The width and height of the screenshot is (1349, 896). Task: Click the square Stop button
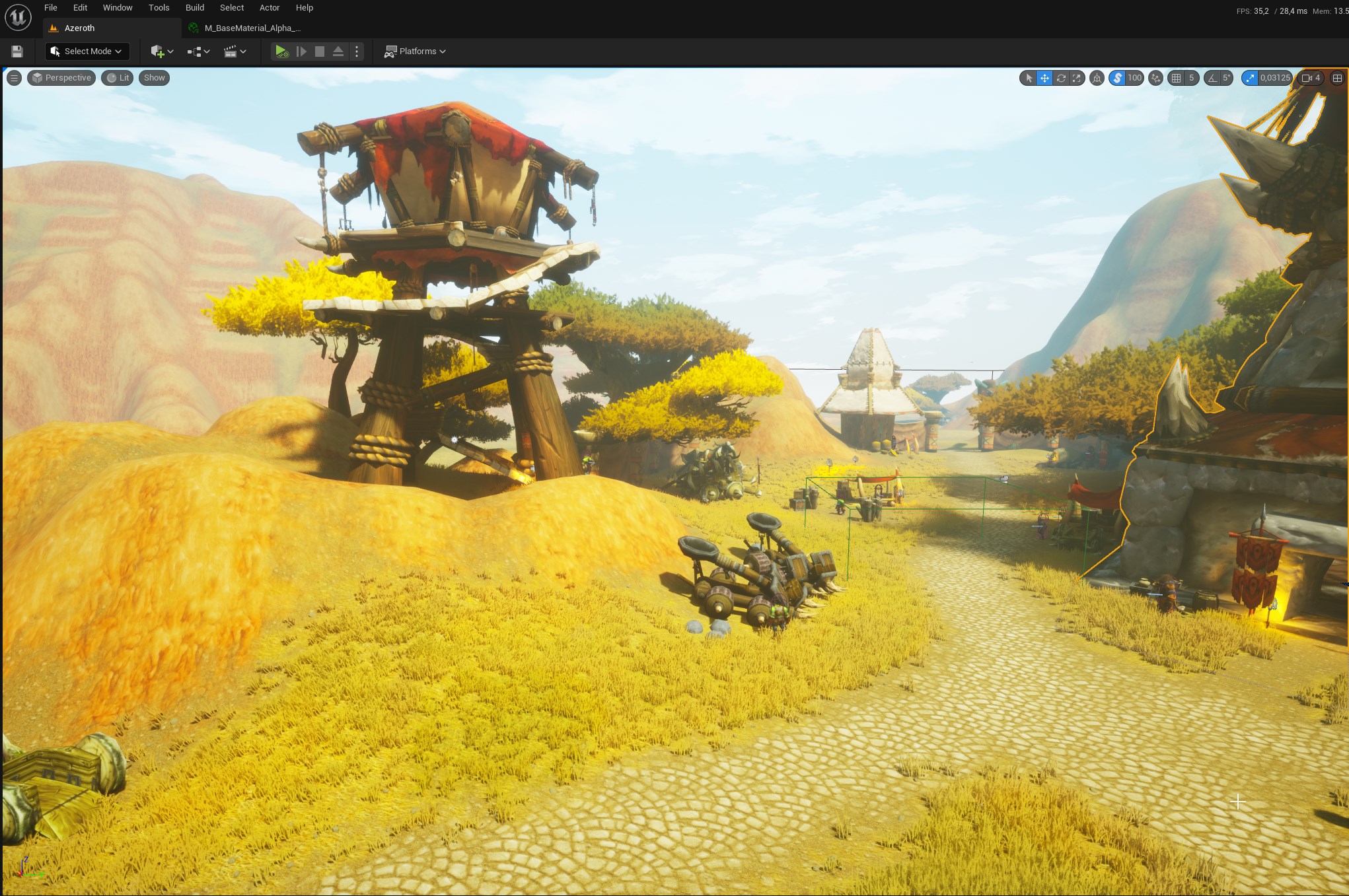point(320,52)
